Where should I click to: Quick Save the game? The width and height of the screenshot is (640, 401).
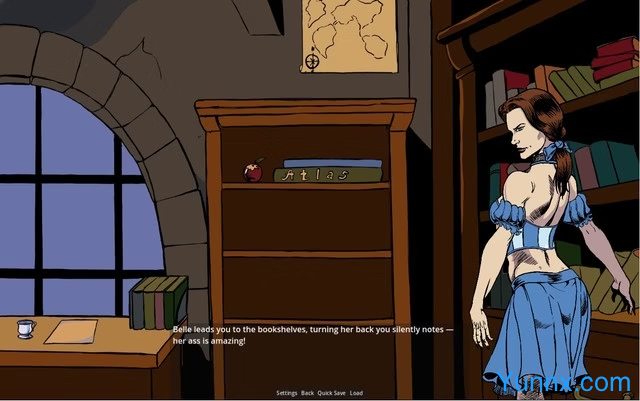click(331, 393)
